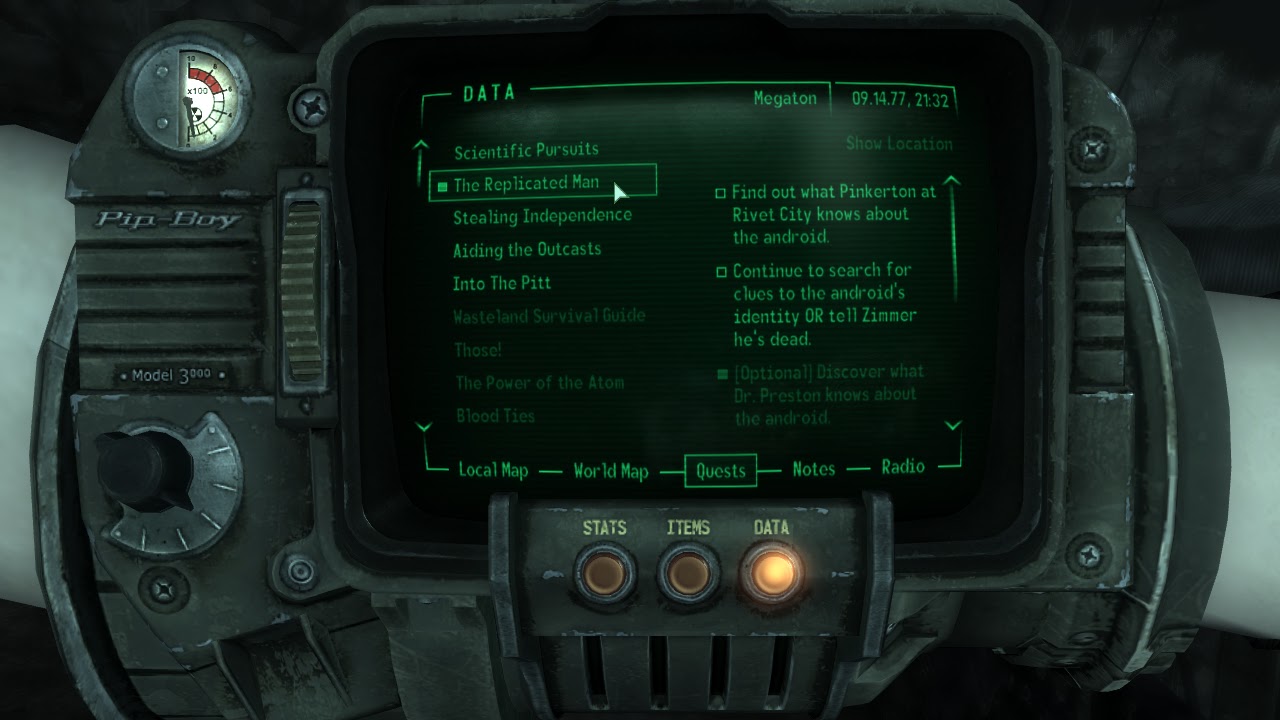View The Power of the Atom quest
The width and height of the screenshot is (1280, 720).
(540, 383)
